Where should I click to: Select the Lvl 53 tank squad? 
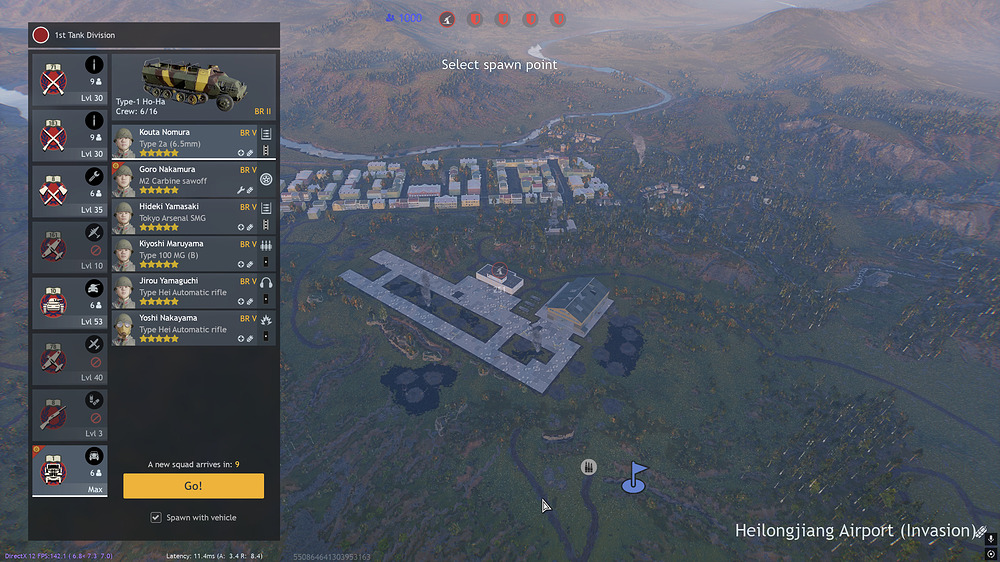pyautogui.click(x=69, y=301)
